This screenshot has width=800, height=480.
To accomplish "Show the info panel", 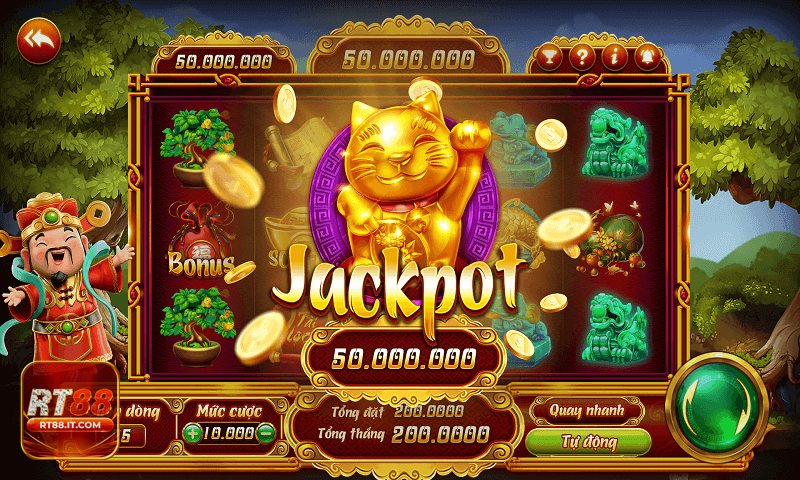I will pyautogui.click(x=613, y=57).
